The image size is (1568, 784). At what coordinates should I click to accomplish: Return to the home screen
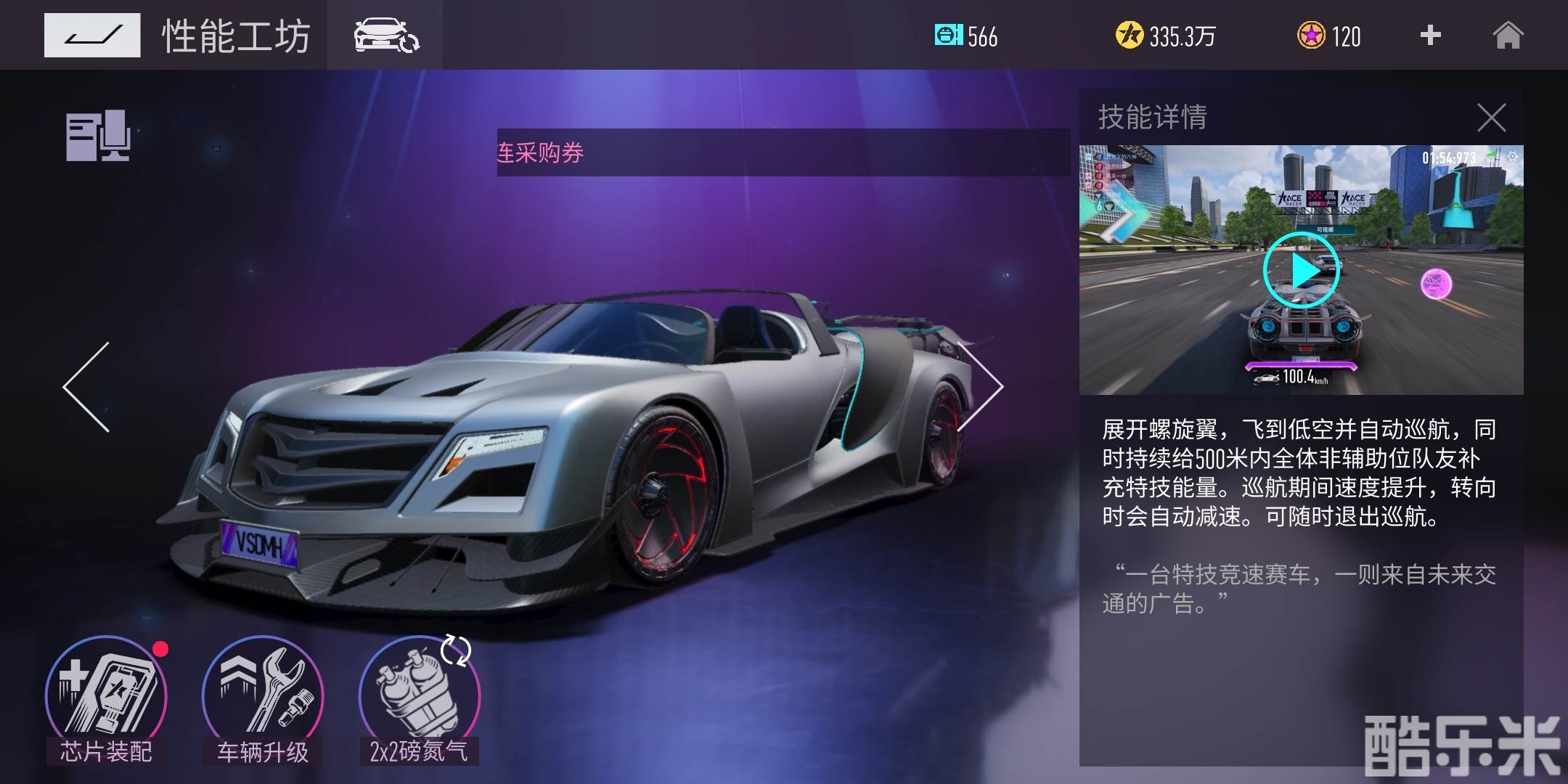point(1508,35)
